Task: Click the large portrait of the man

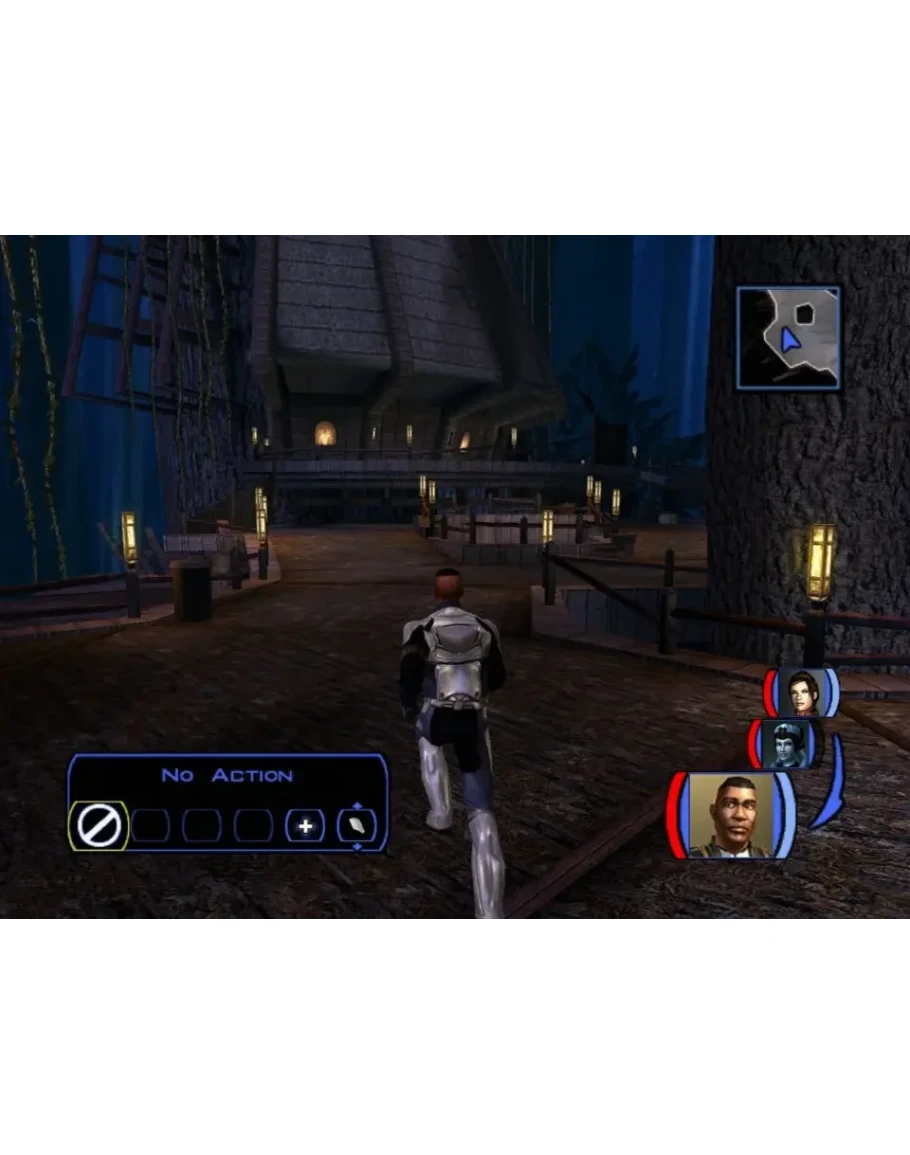Action: (x=732, y=816)
